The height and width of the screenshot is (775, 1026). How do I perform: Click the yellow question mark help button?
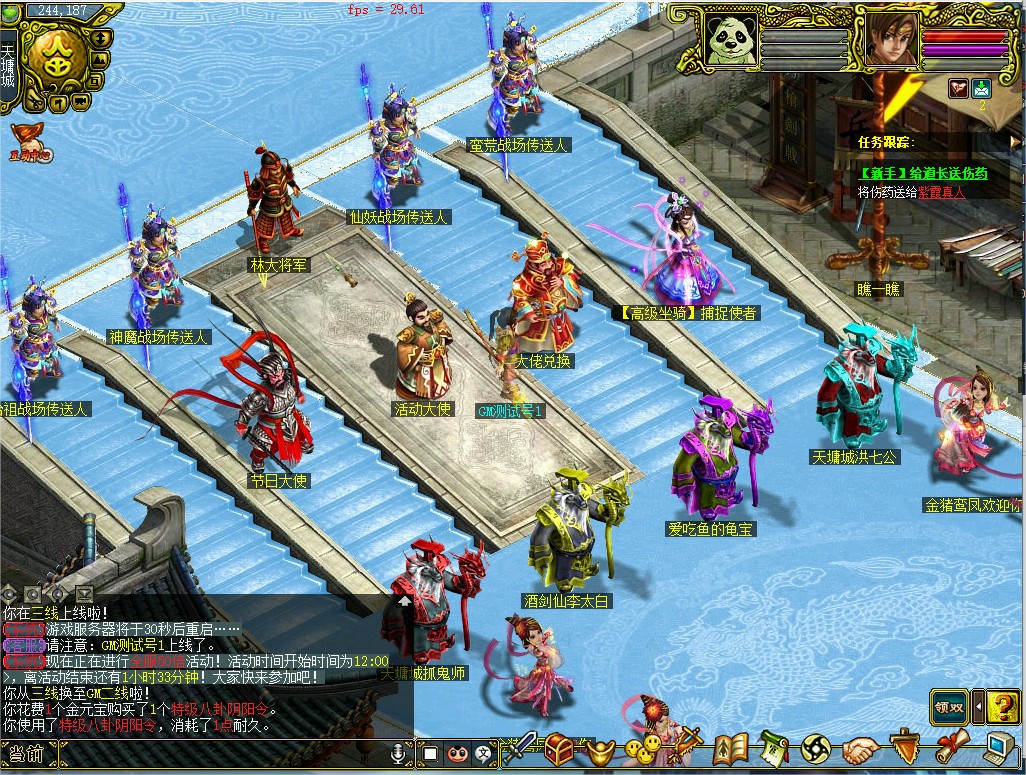[x=1003, y=707]
